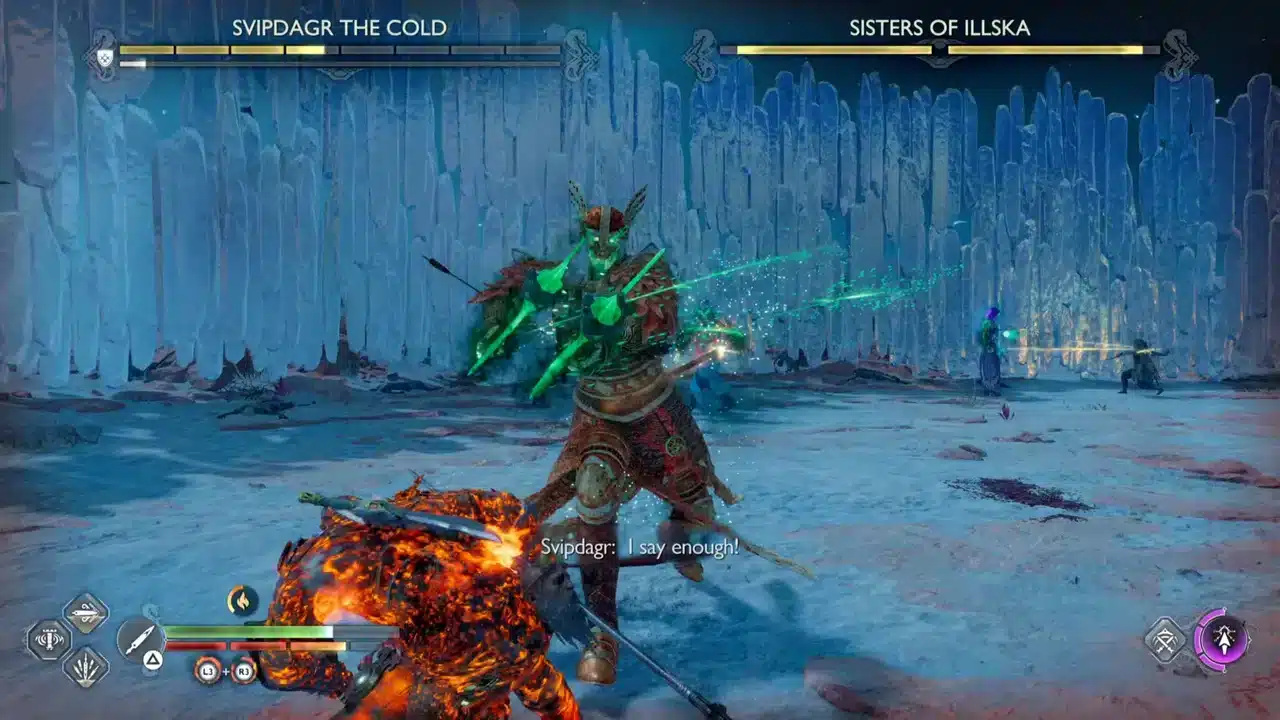Toggle the L3 button prompt

208,670
